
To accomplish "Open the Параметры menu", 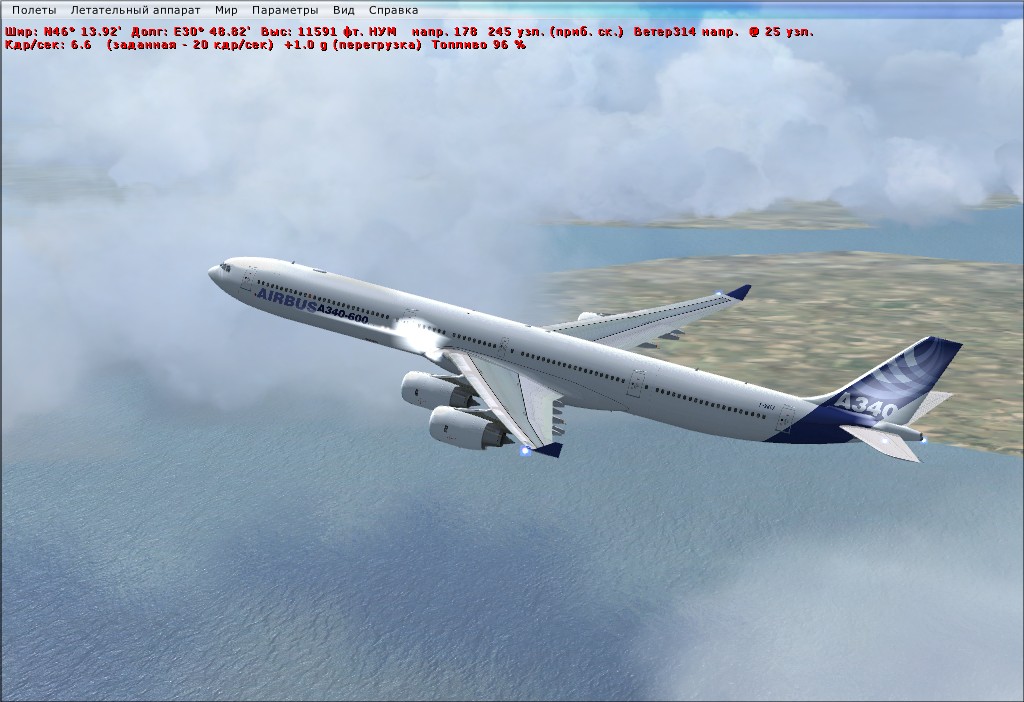I will [285, 9].
